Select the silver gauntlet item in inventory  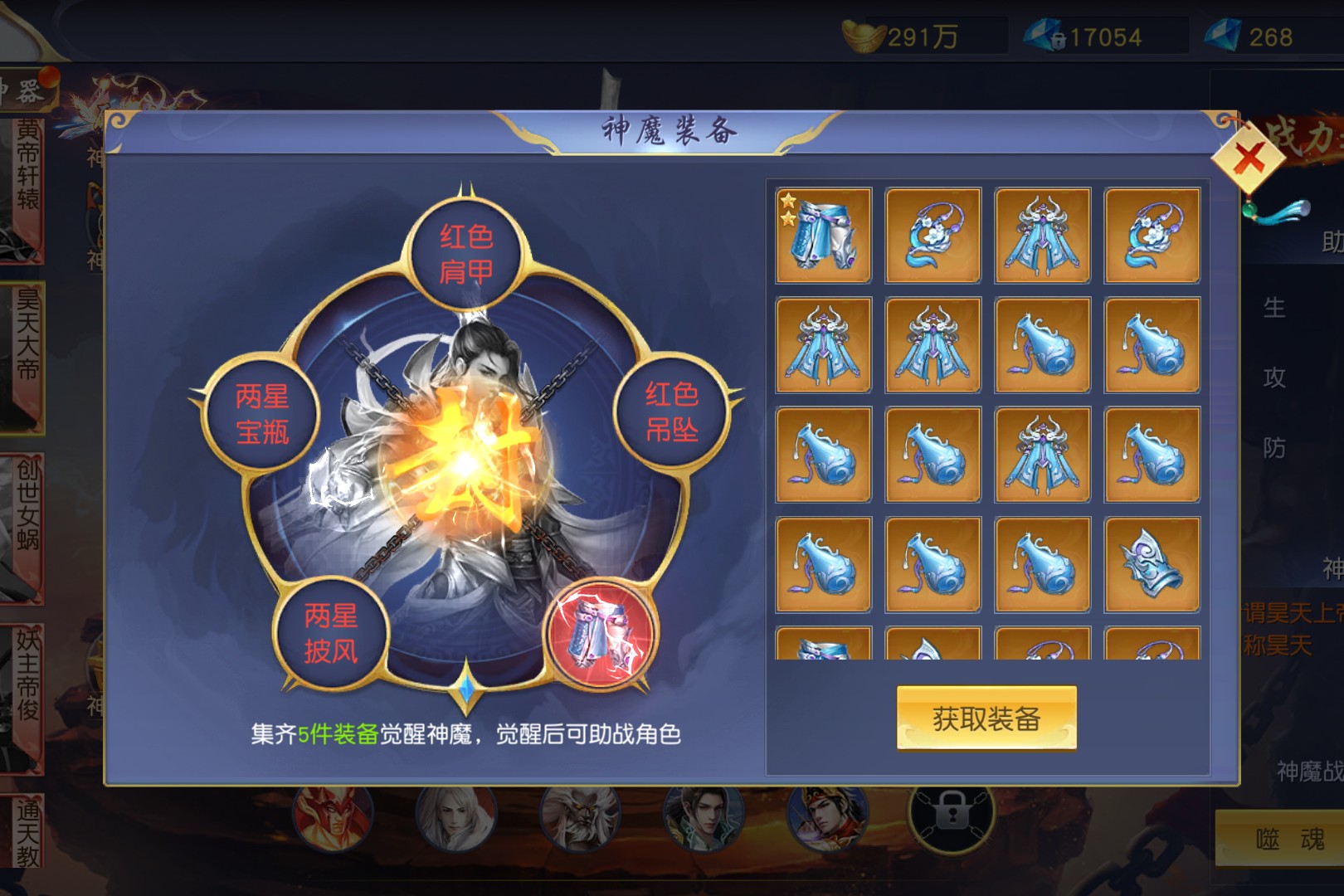(x=1152, y=564)
